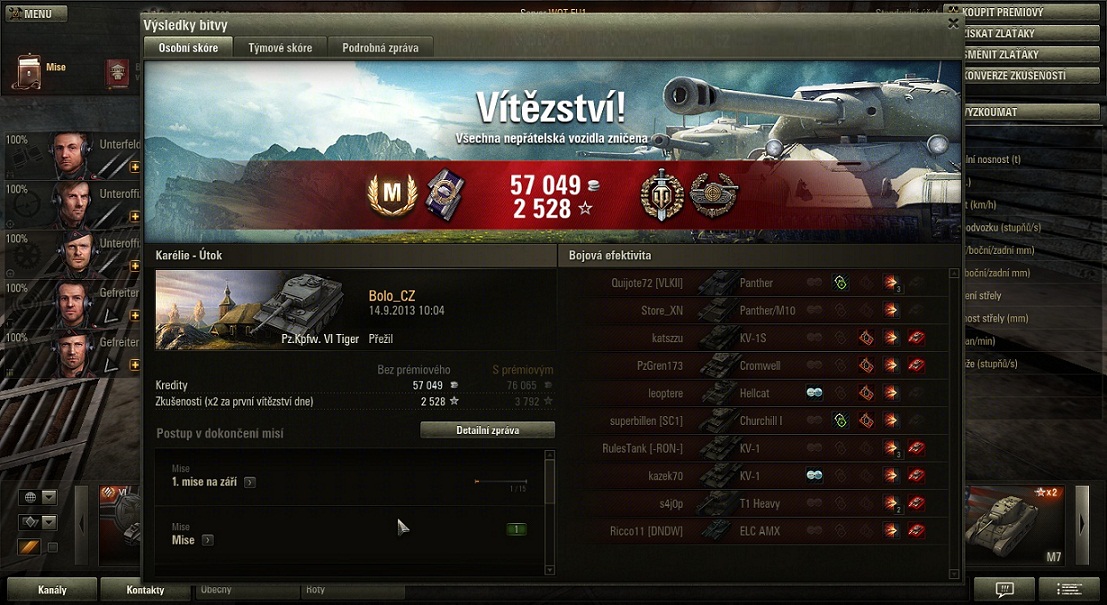The width and height of the screenshot is (1107, 605).
Task: Select the Osobní skóre tab
Action: point(188,47)
